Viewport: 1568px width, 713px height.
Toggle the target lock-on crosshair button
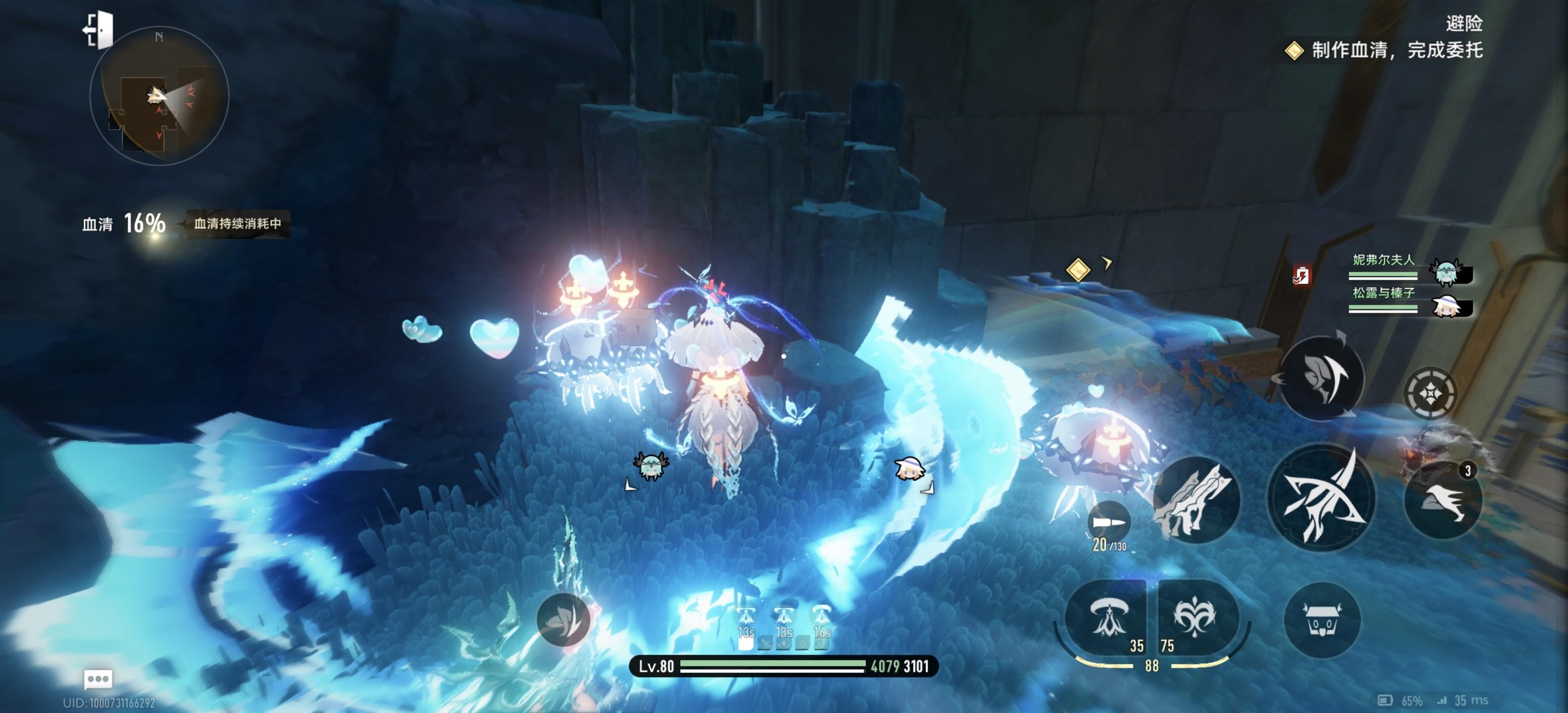[1430, 393]
